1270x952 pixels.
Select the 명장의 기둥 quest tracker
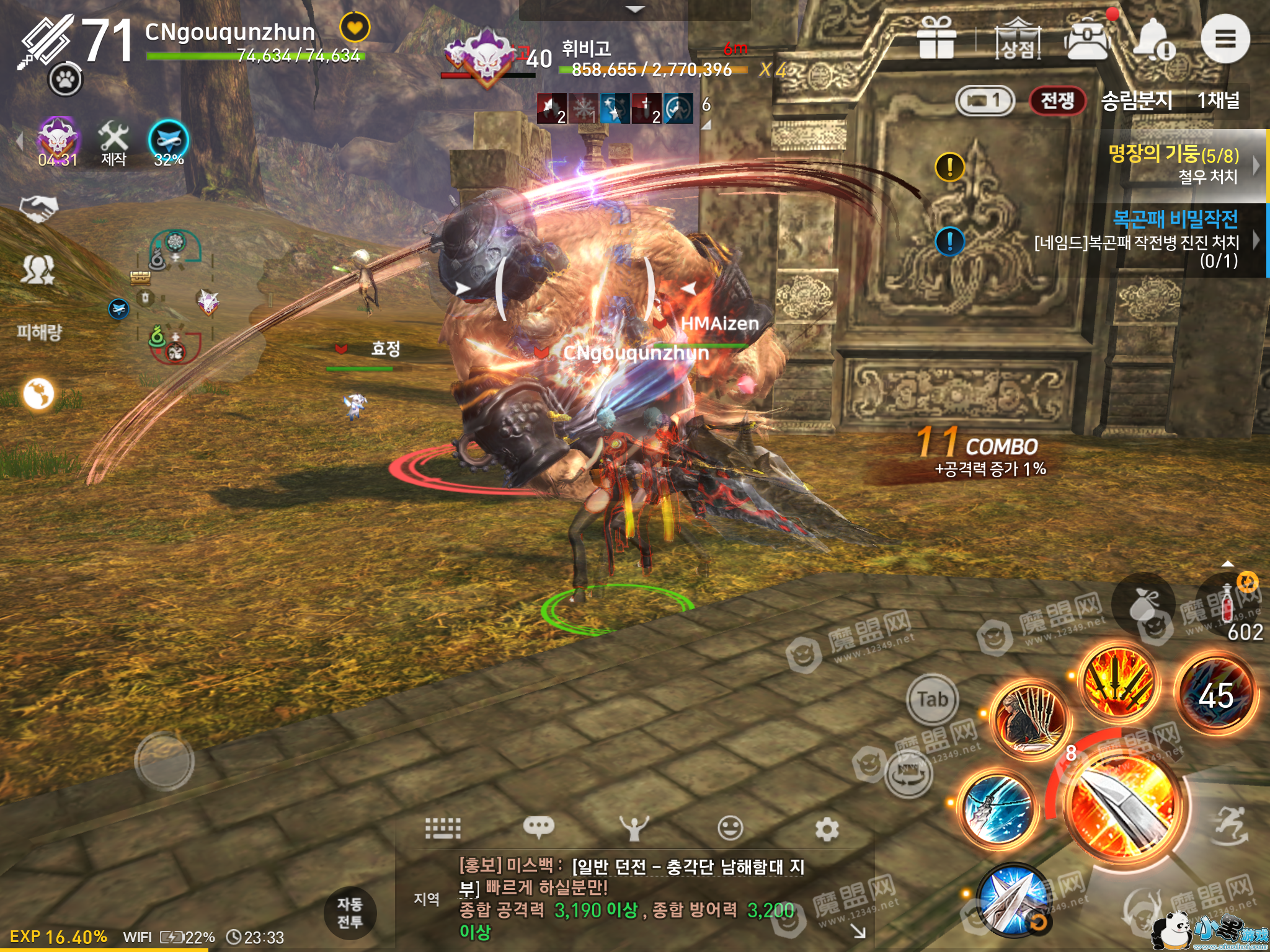pyautogui.click(x=1175, y=164)
